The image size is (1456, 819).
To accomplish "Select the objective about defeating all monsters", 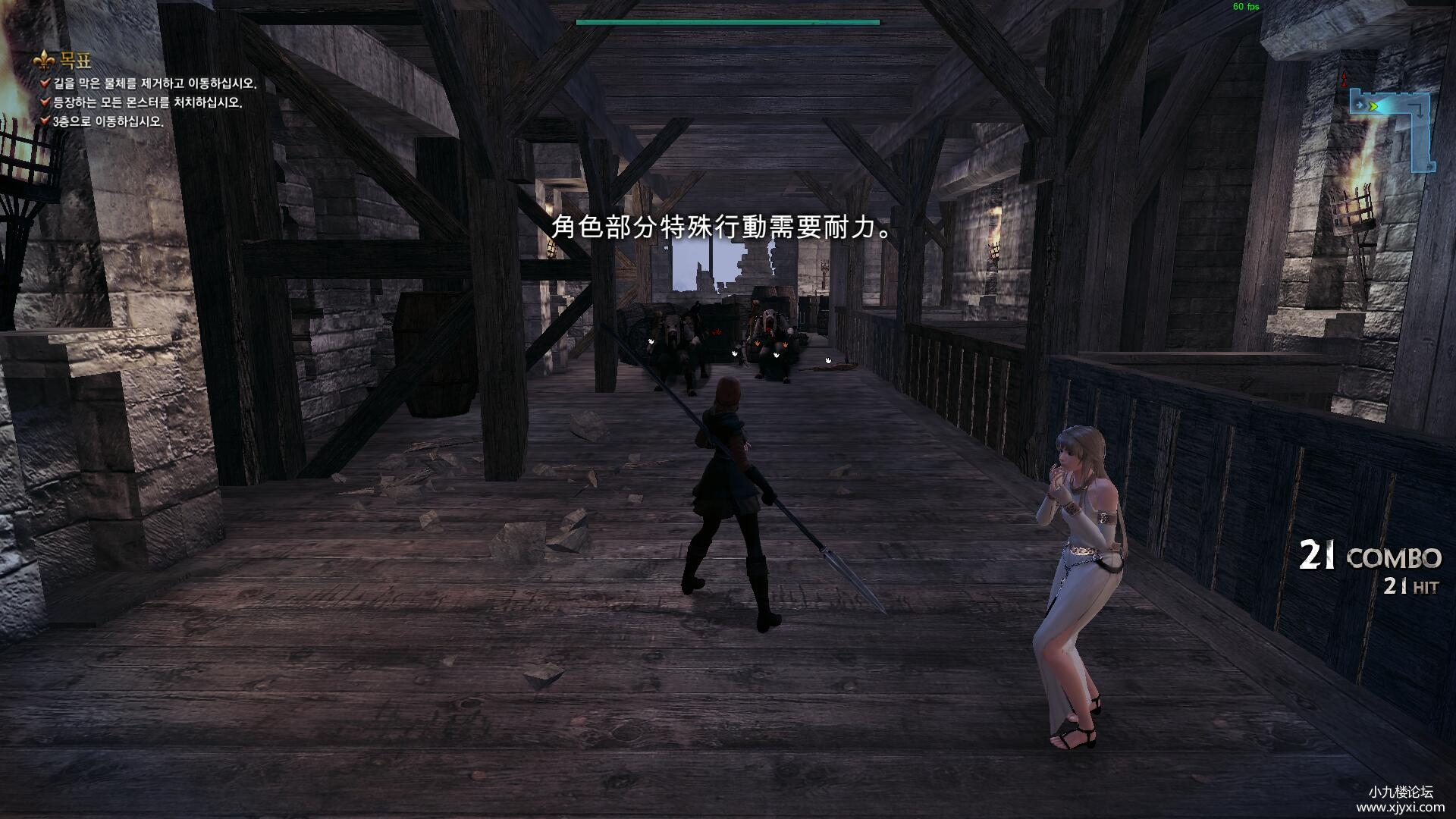I will [146, 102].
